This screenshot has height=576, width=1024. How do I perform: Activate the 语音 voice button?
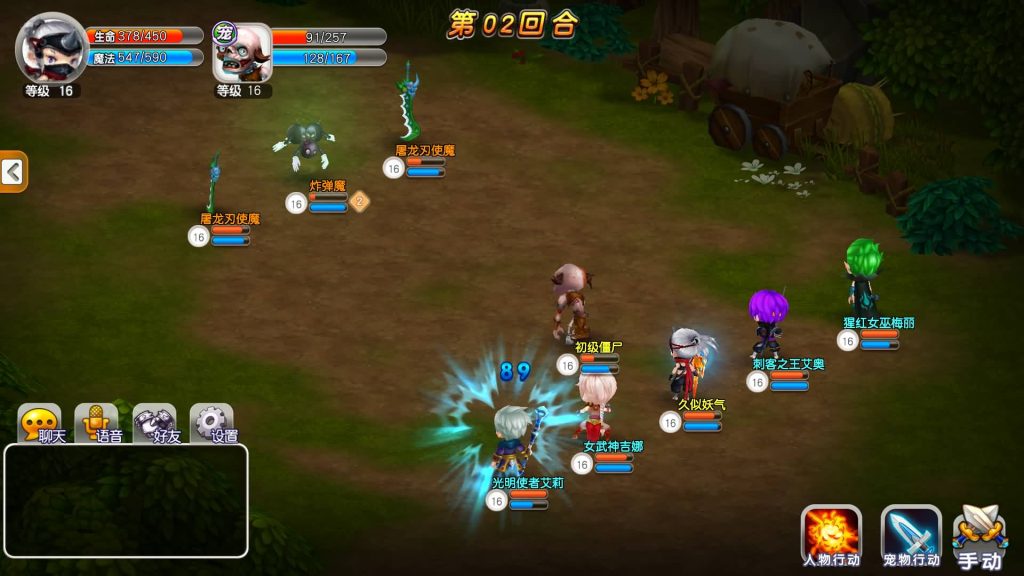[x=97, y=424]
